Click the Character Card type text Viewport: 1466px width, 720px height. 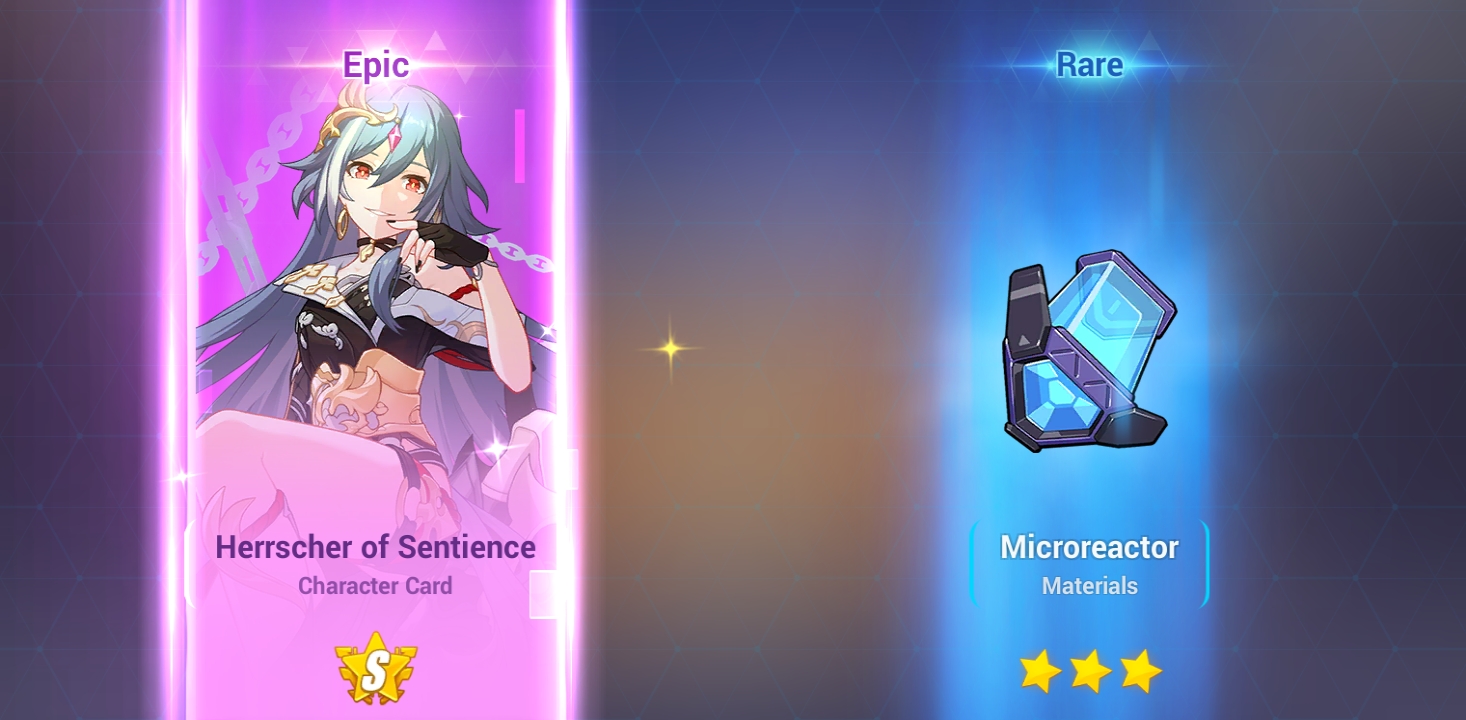(374, 586)
